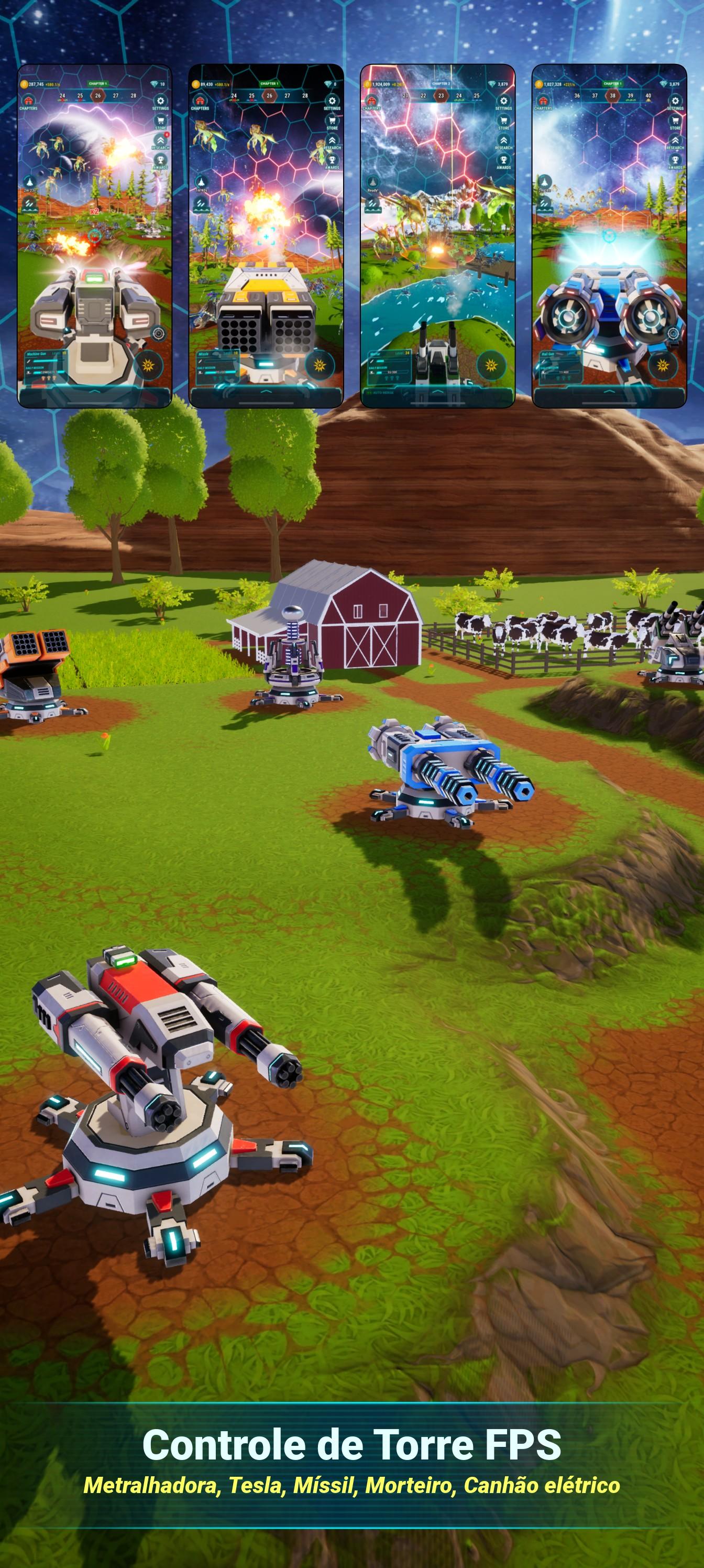Viewport: 704px width, 1568px height.
Task: Open the Chapters house icon
Action: 29,100
